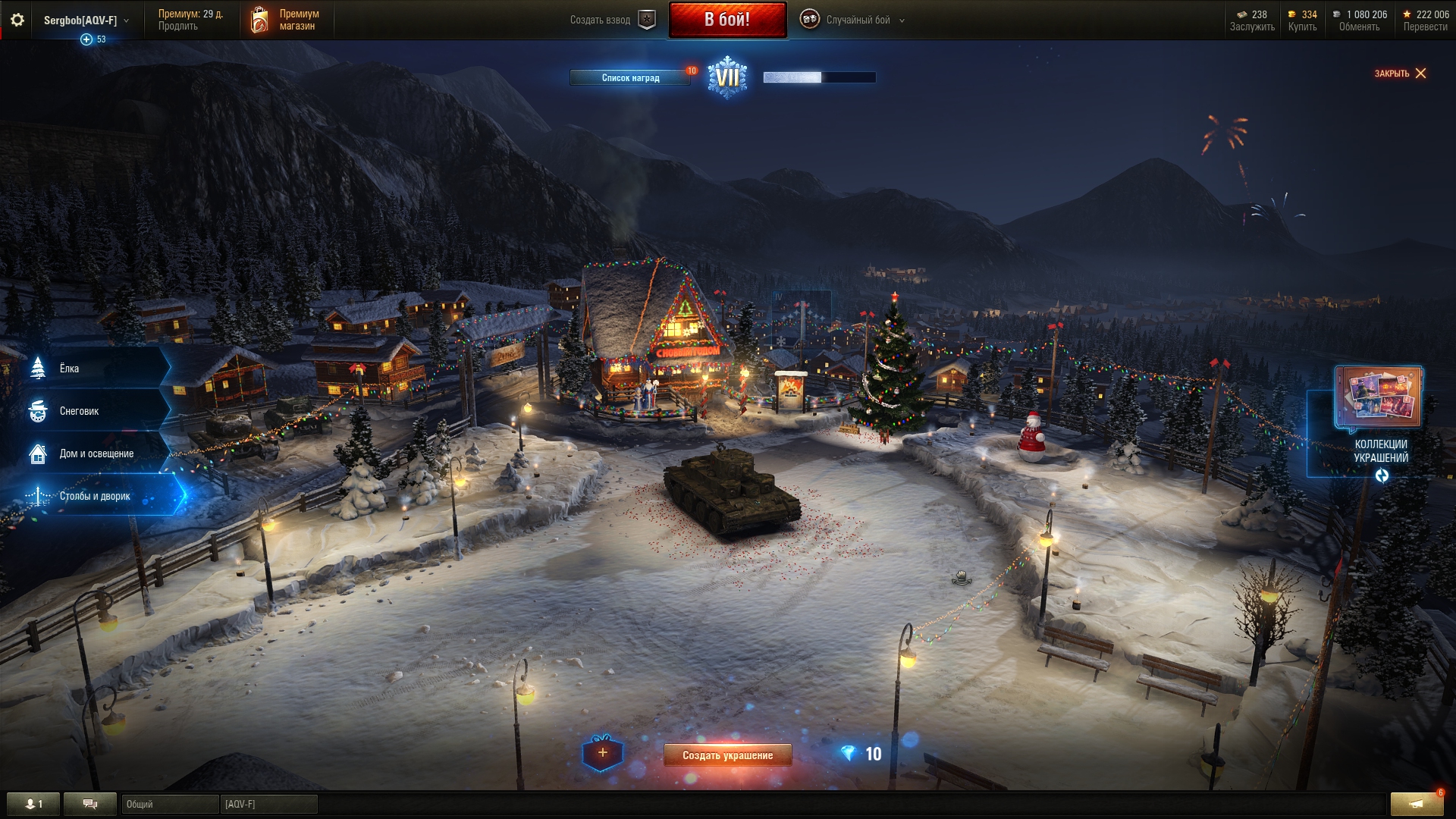Extend premium via Продлить
This screenshot has width=1456, height=819.
pos(178,27)
